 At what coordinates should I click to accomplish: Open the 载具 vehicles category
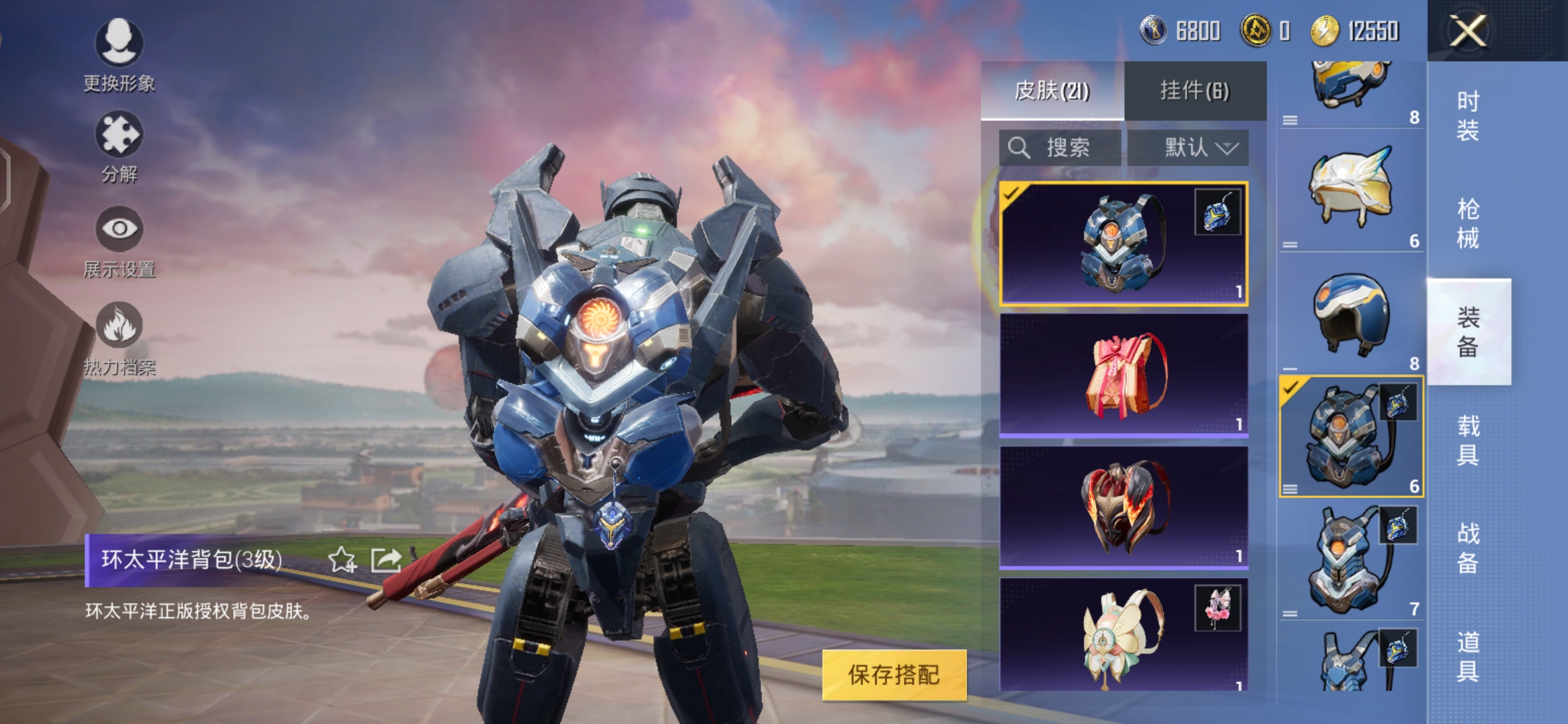[x=1467, y=440]
